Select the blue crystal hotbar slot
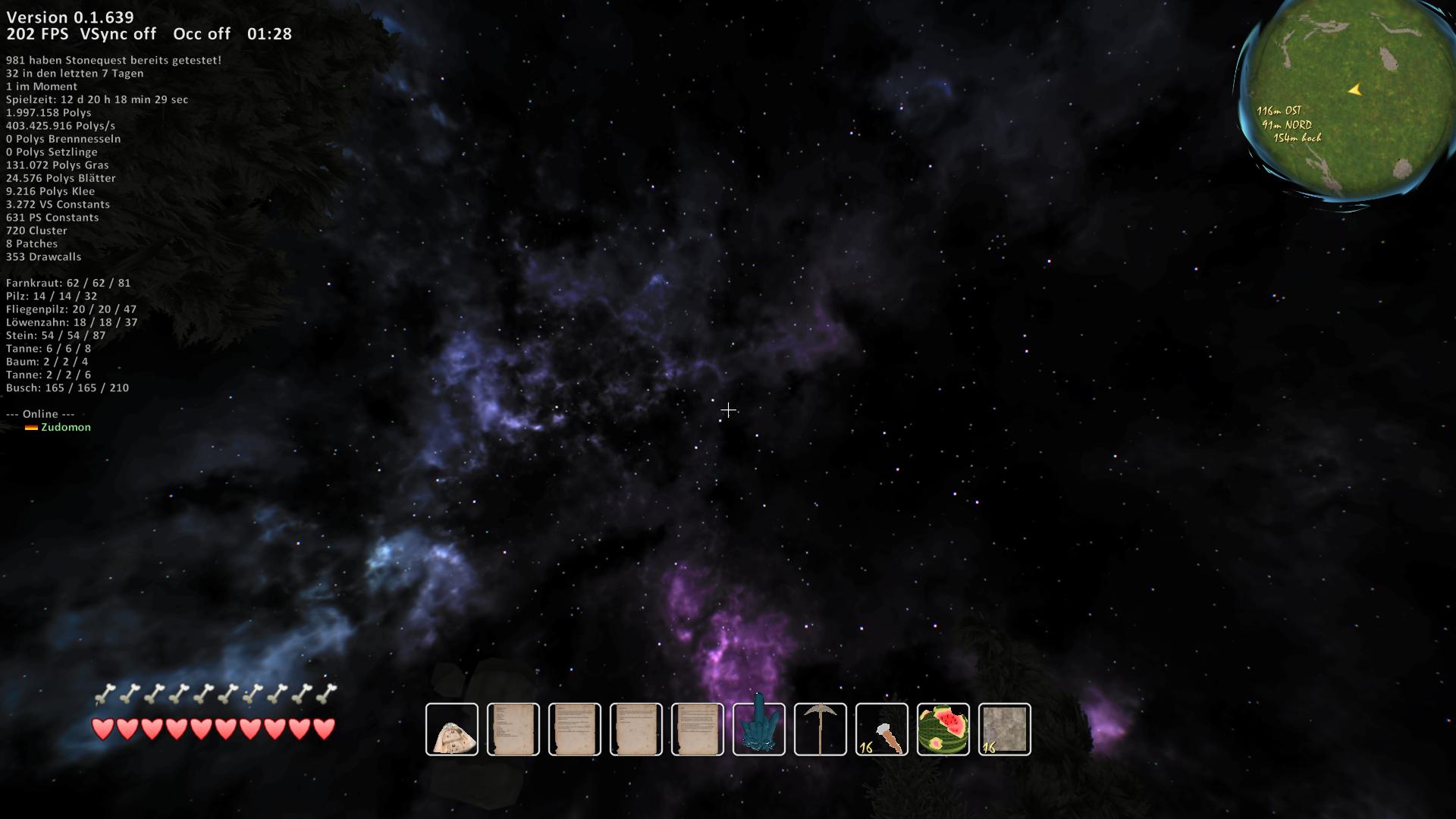Image resolution: width=1456 pixels, height=819 pixels. tap(759, 730)
